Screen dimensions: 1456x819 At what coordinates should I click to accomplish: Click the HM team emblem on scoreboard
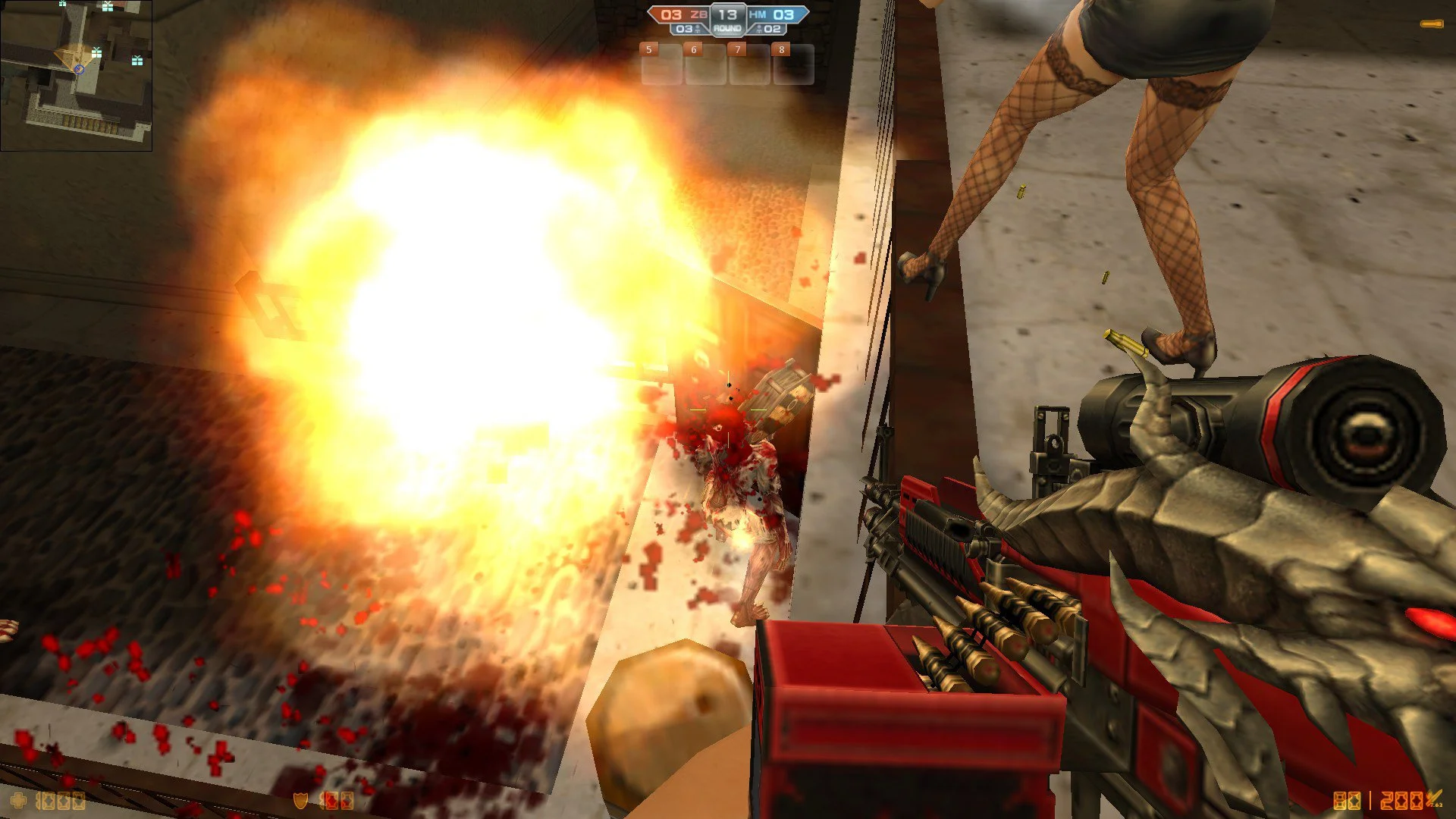(x=758, y=14)
